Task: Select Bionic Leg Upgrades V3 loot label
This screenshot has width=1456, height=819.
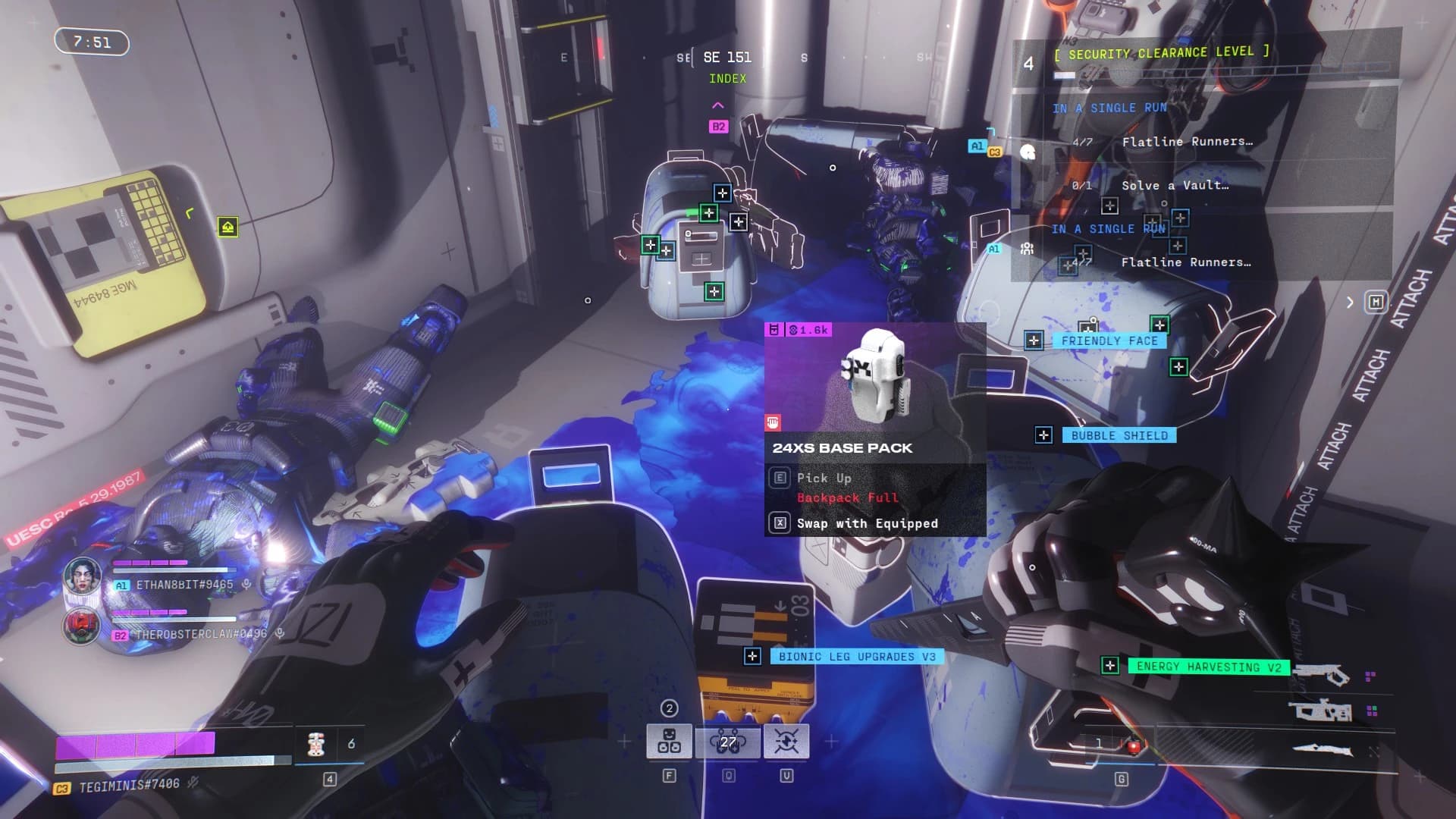Action: click(856, 657)
